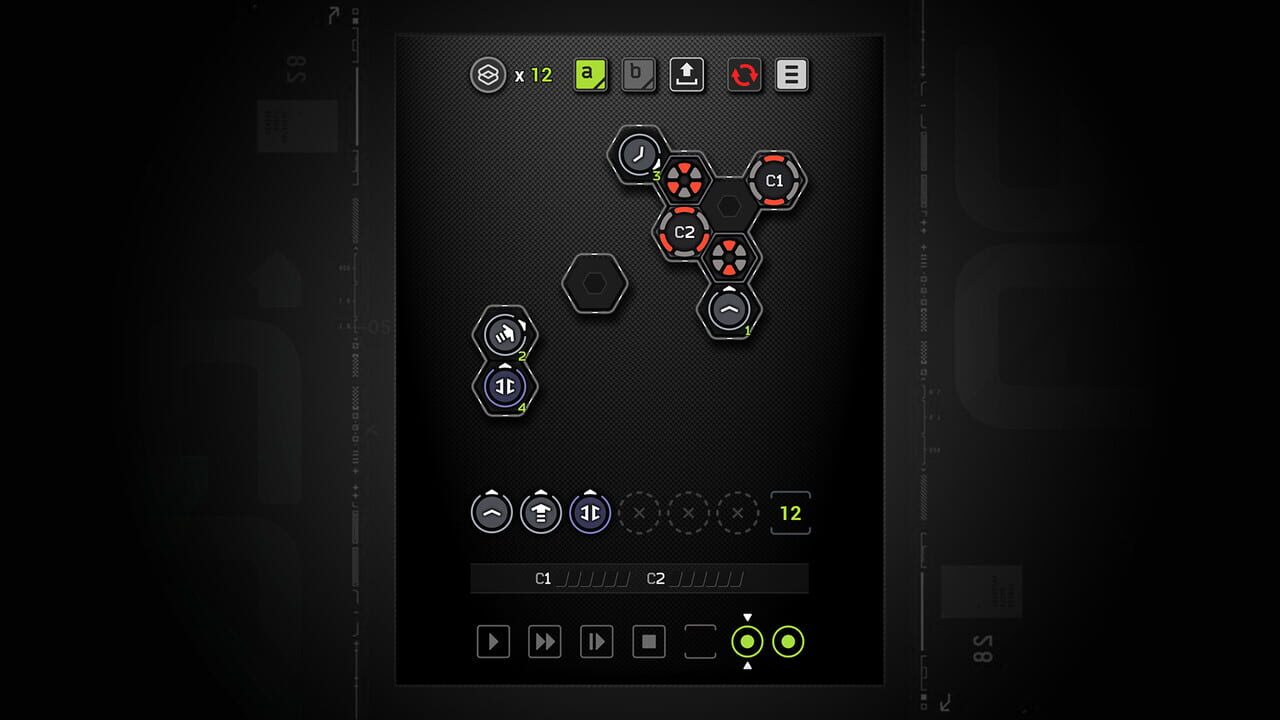Select the purple split piece in the tray
1280x720 pixels.
(590, 513)
